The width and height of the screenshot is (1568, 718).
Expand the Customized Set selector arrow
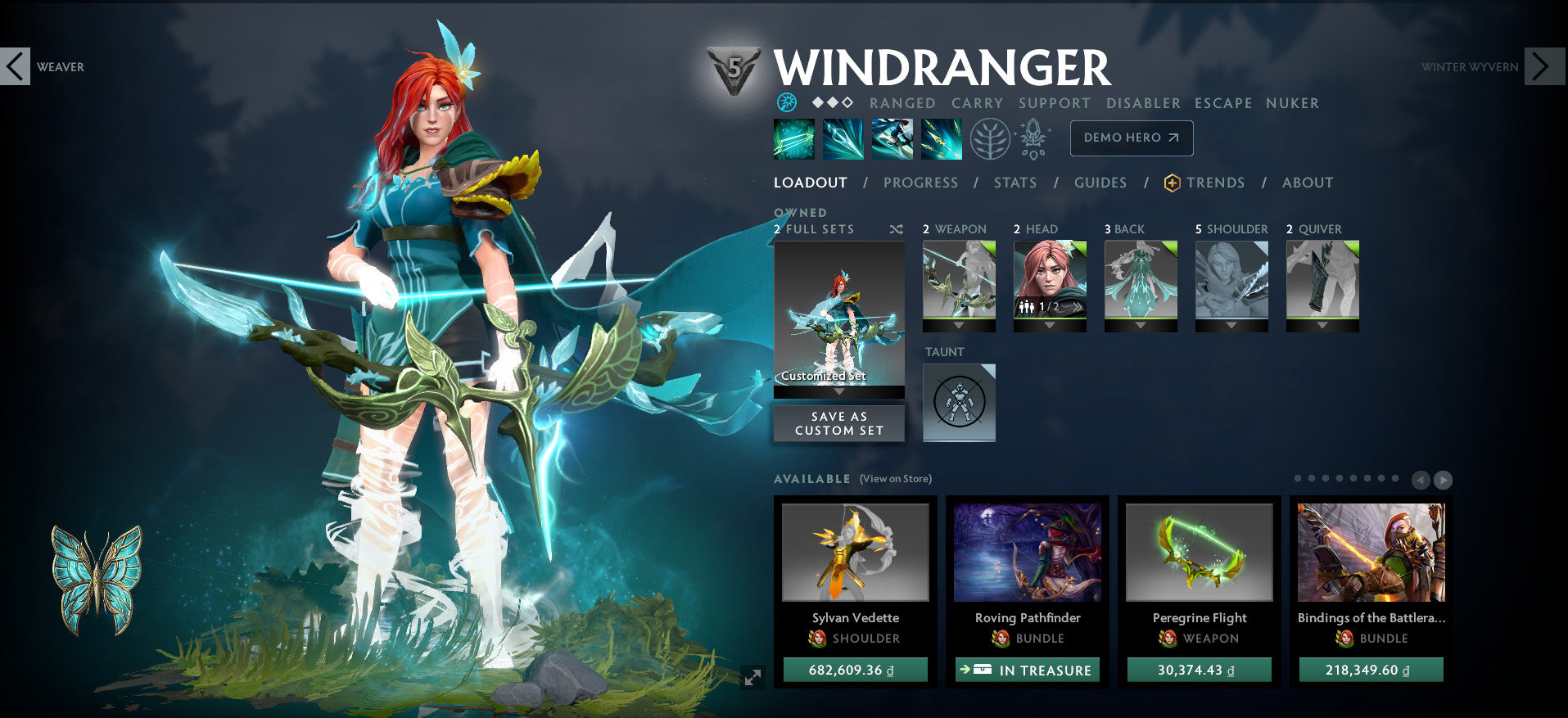click(x=838, y=392)
